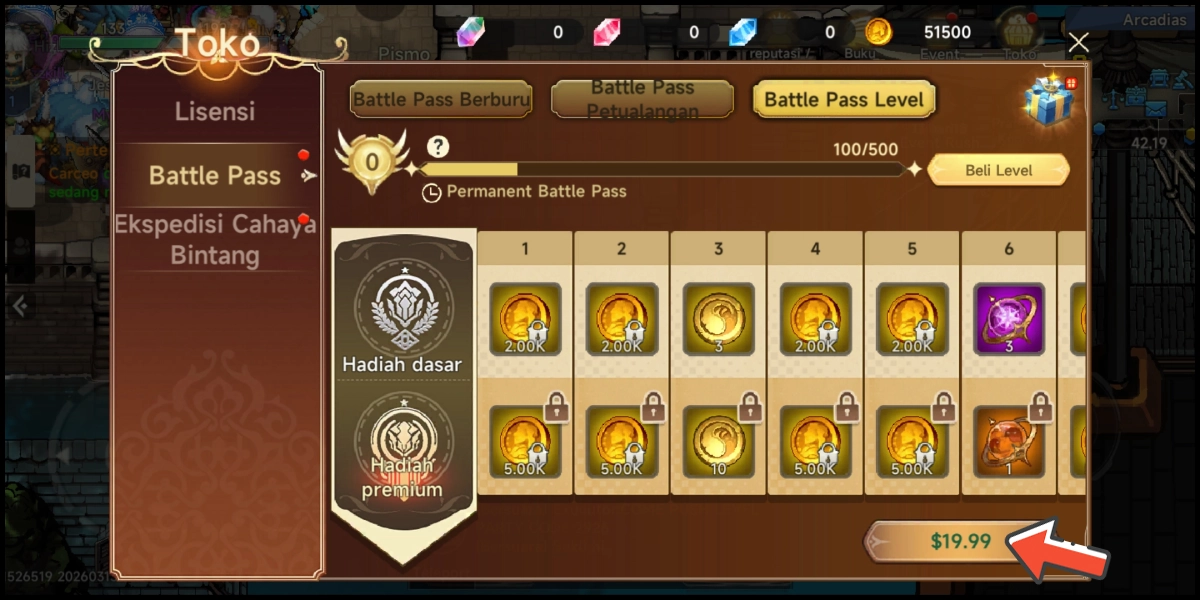Viewport: 1200px width, 600px height.
Task: Switch to Battle Pass Berburu tab
Action: coord(441,100)
